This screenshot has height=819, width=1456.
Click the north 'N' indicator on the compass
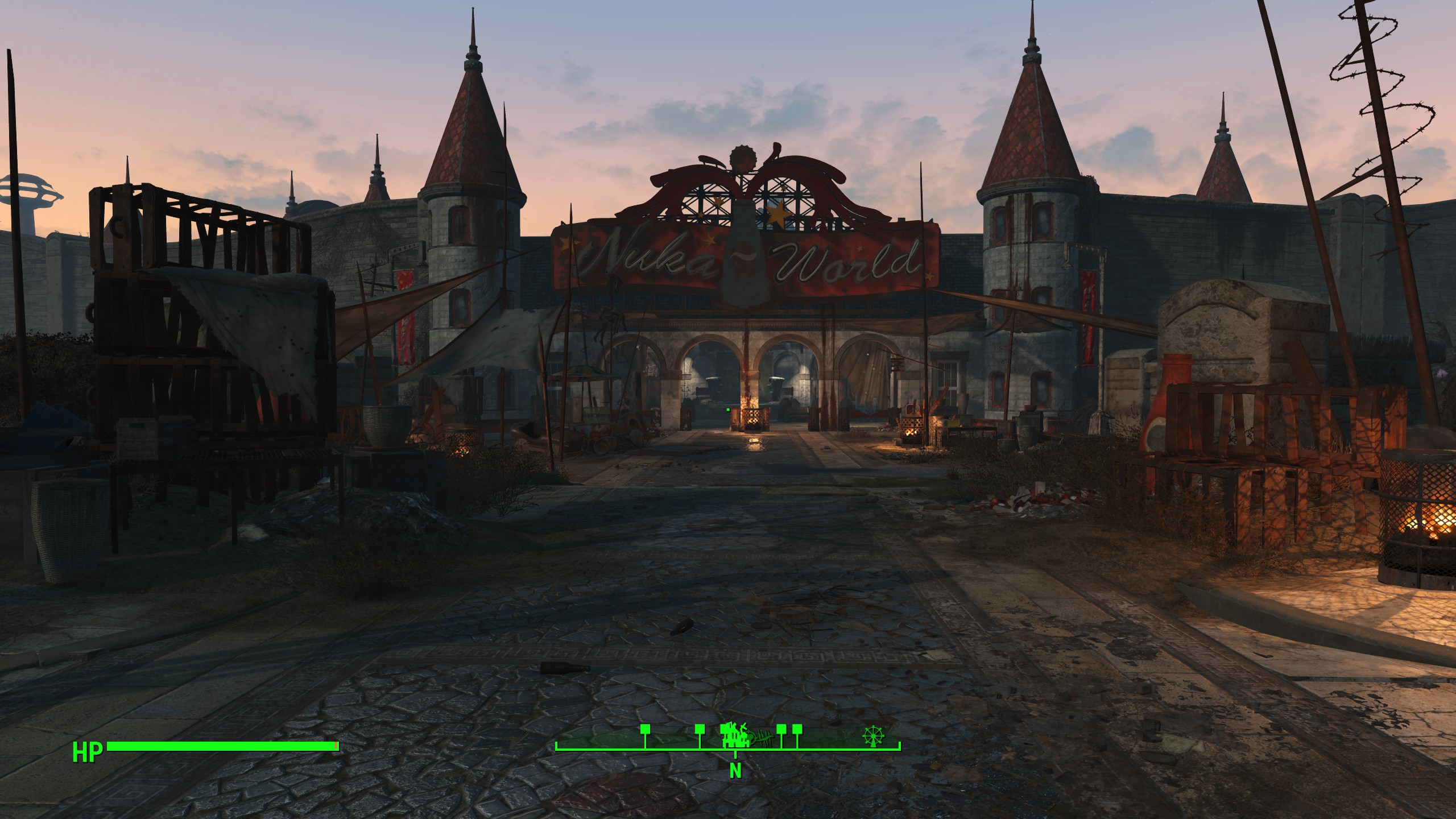735,771
